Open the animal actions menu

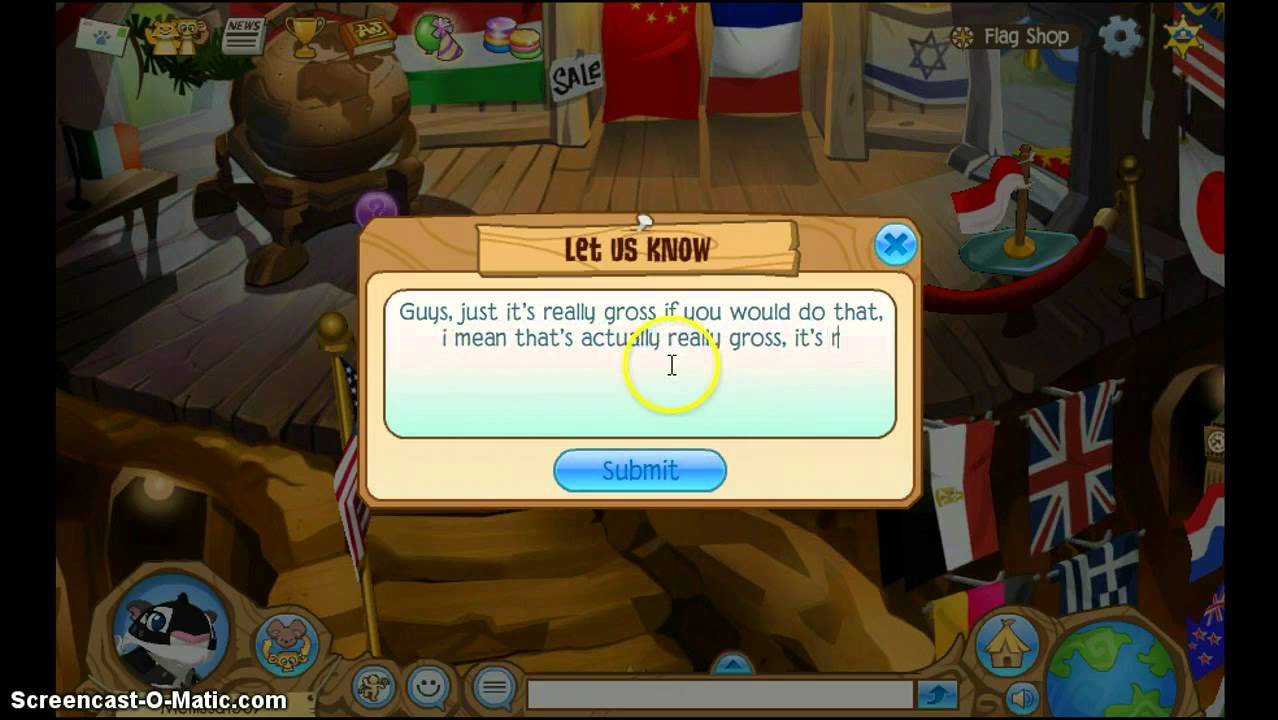372,688
